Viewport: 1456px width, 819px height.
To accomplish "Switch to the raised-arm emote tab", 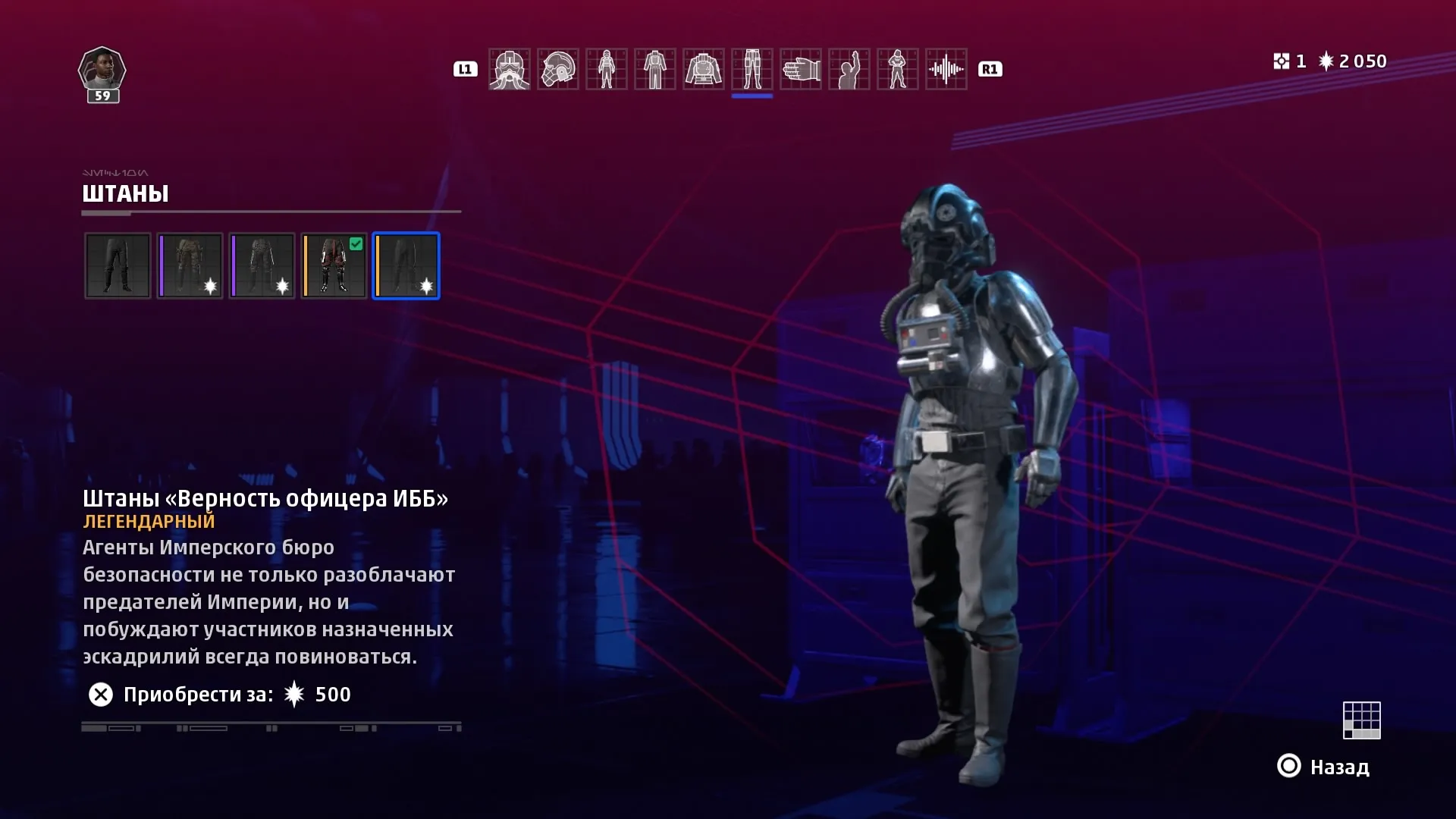I will [x=849, y=69].
